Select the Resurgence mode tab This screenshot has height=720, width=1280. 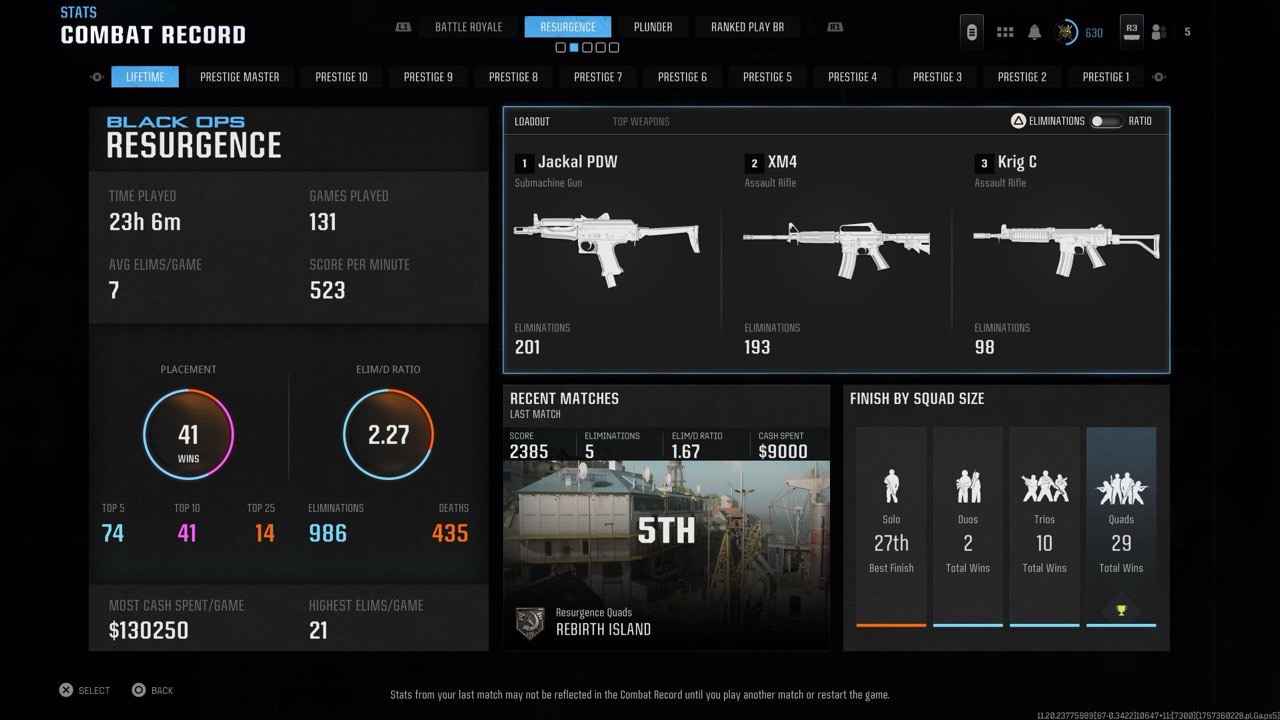(567, 27)
